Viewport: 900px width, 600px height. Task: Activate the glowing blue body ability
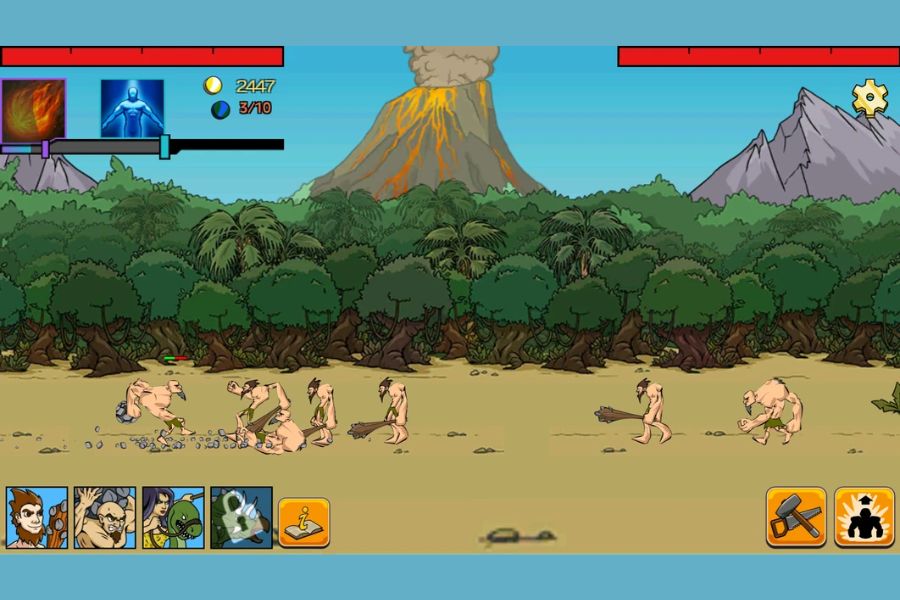132,108
